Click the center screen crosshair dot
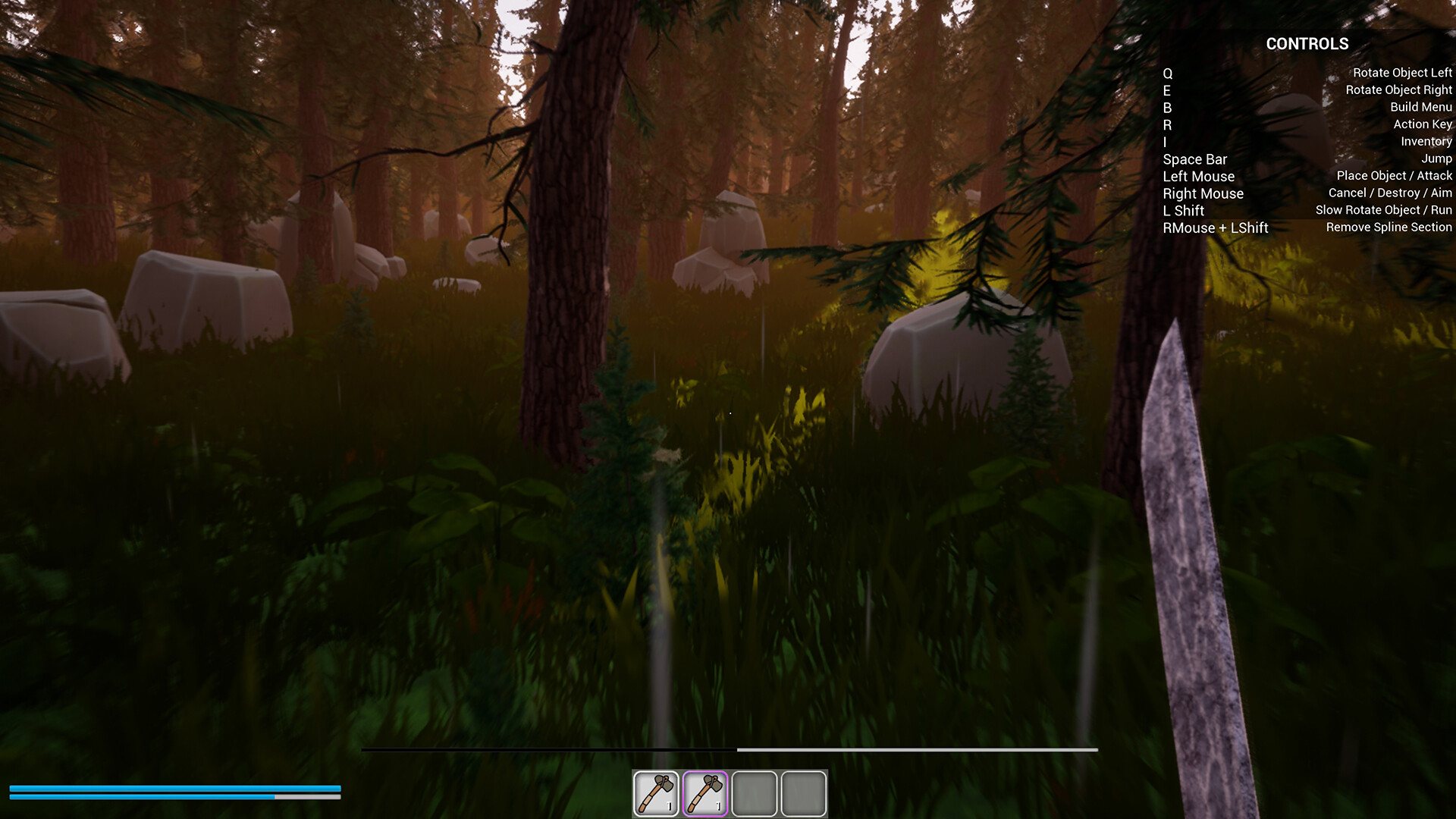The width and height of the screenshot is (1456, 819). [730, 412]
